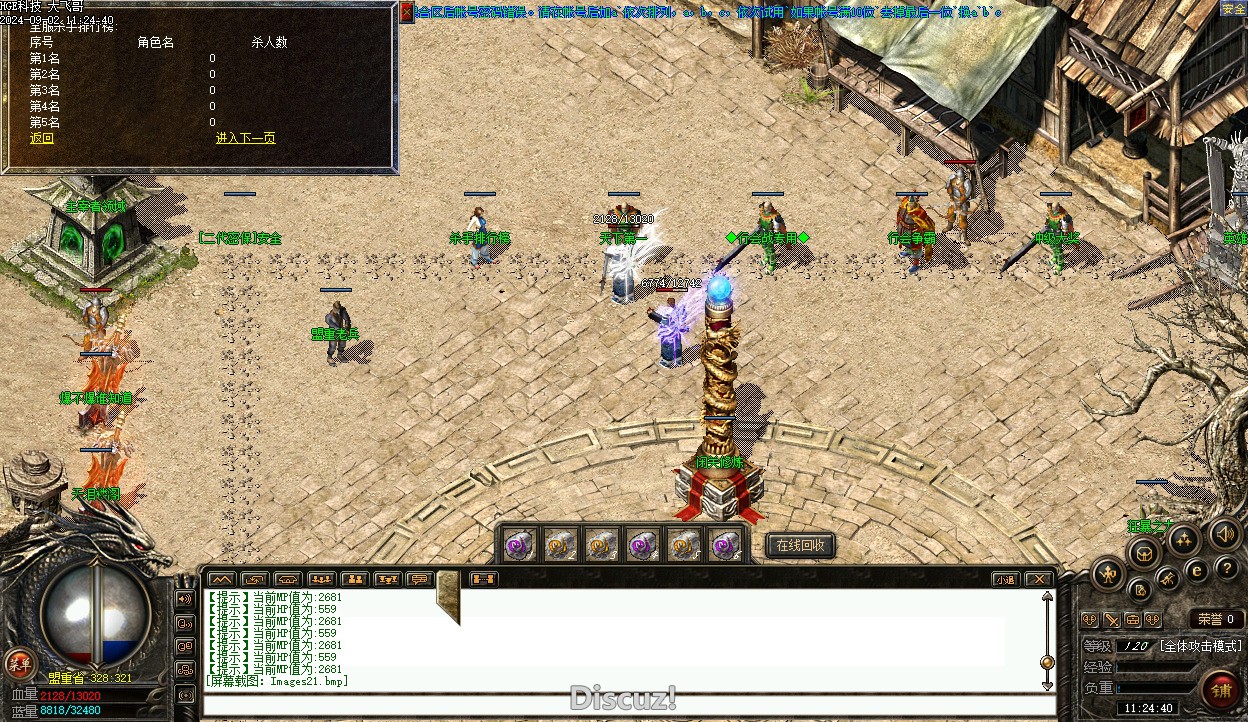
Task: Close the killer ranking dialog with the red X
Action: pos(407,12)
